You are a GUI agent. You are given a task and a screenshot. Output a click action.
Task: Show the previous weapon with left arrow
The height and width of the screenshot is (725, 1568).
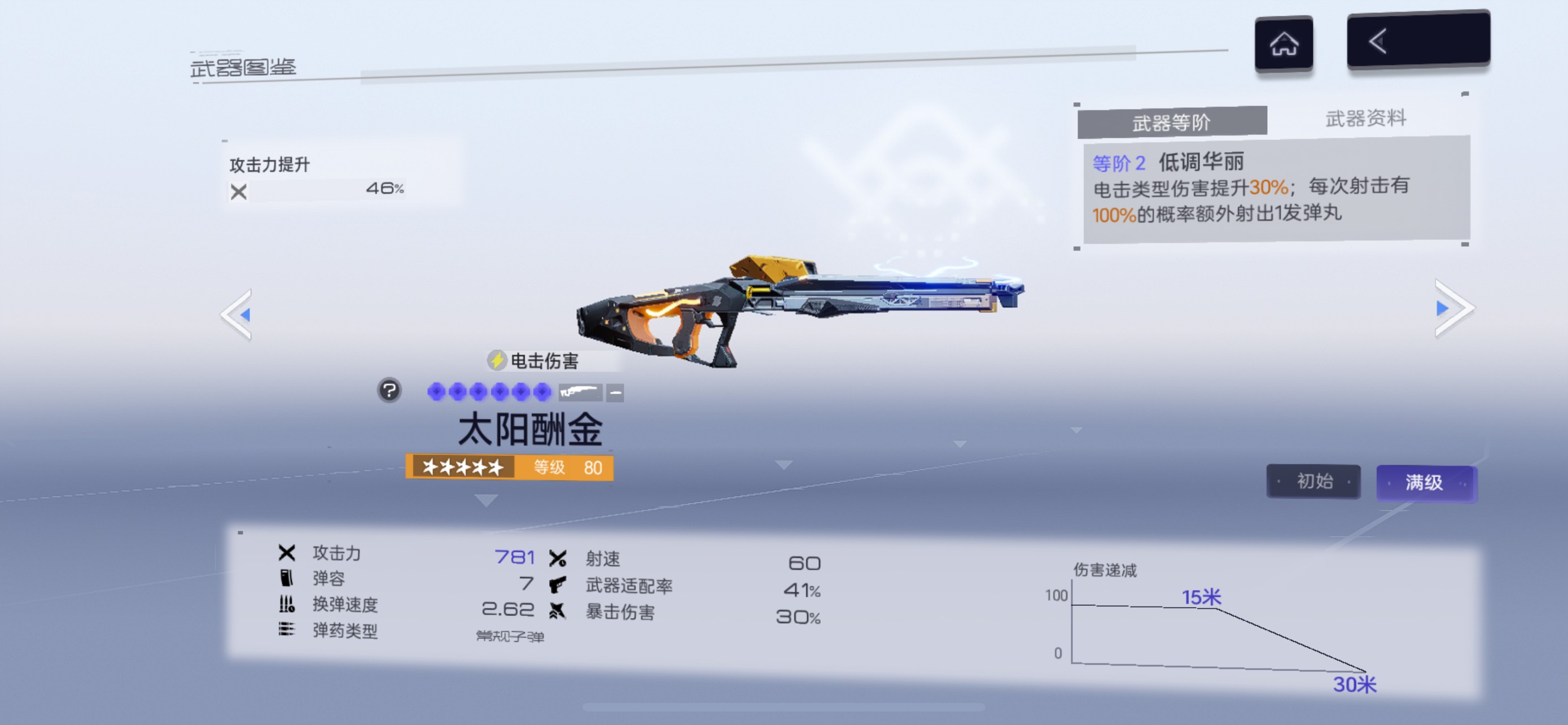coord(238,314)
